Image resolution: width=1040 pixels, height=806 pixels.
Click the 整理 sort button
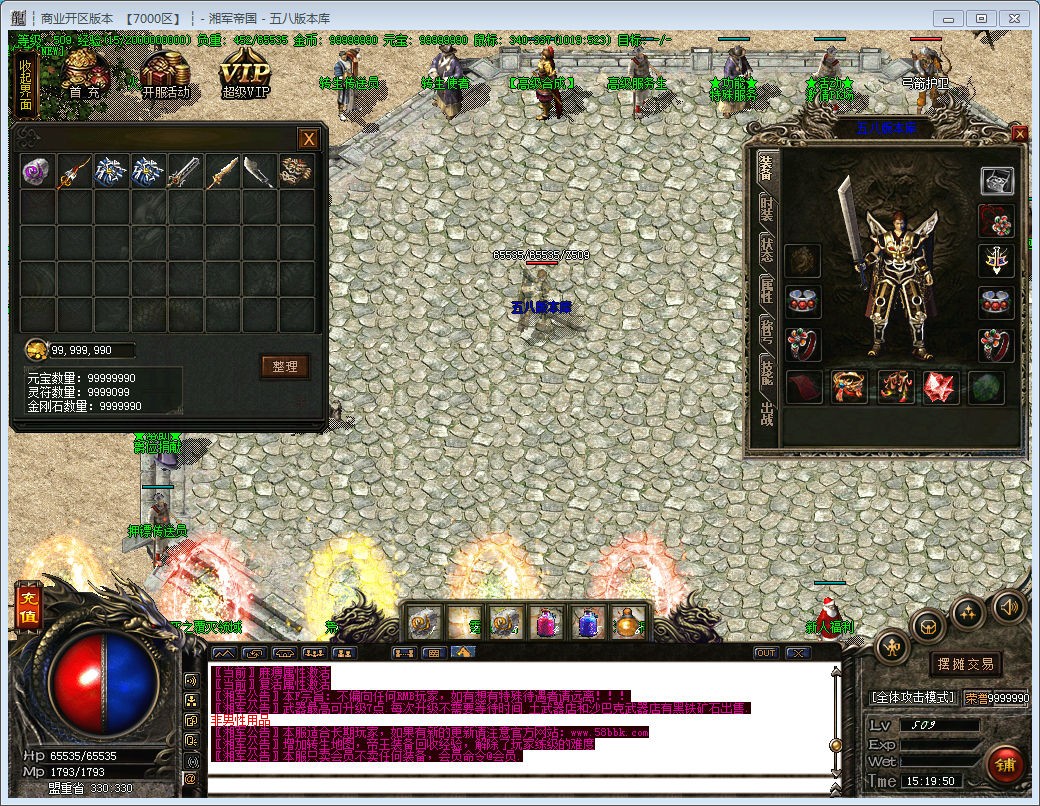pos(284,366)
